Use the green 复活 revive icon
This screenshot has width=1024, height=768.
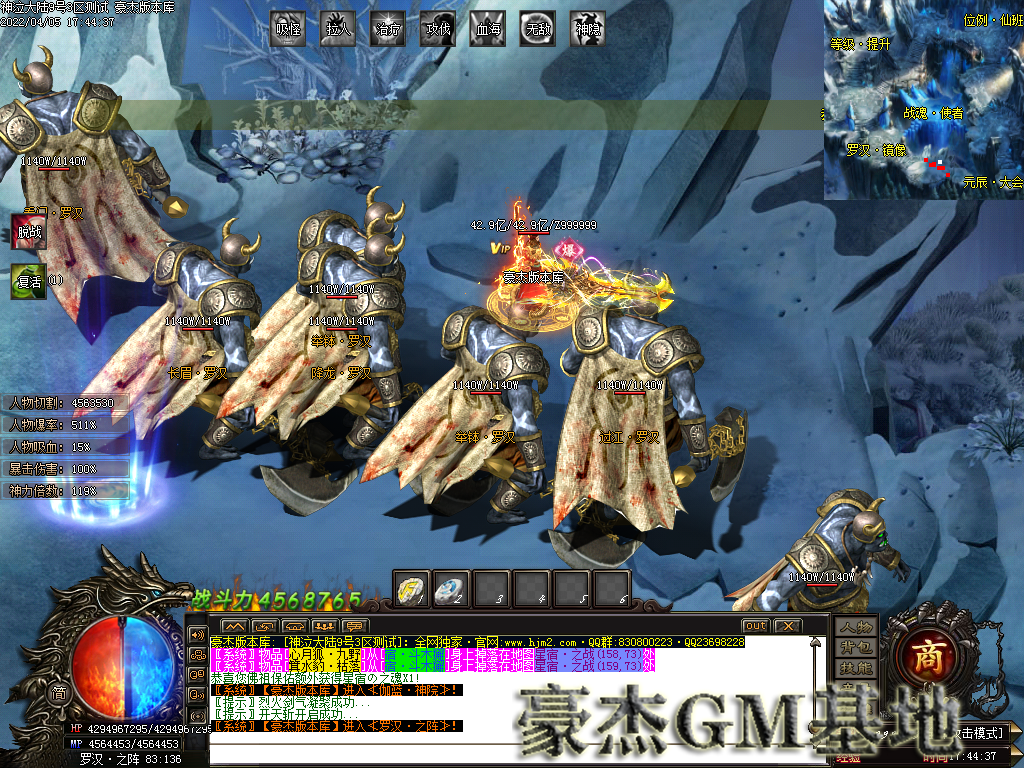pos(28,281)
